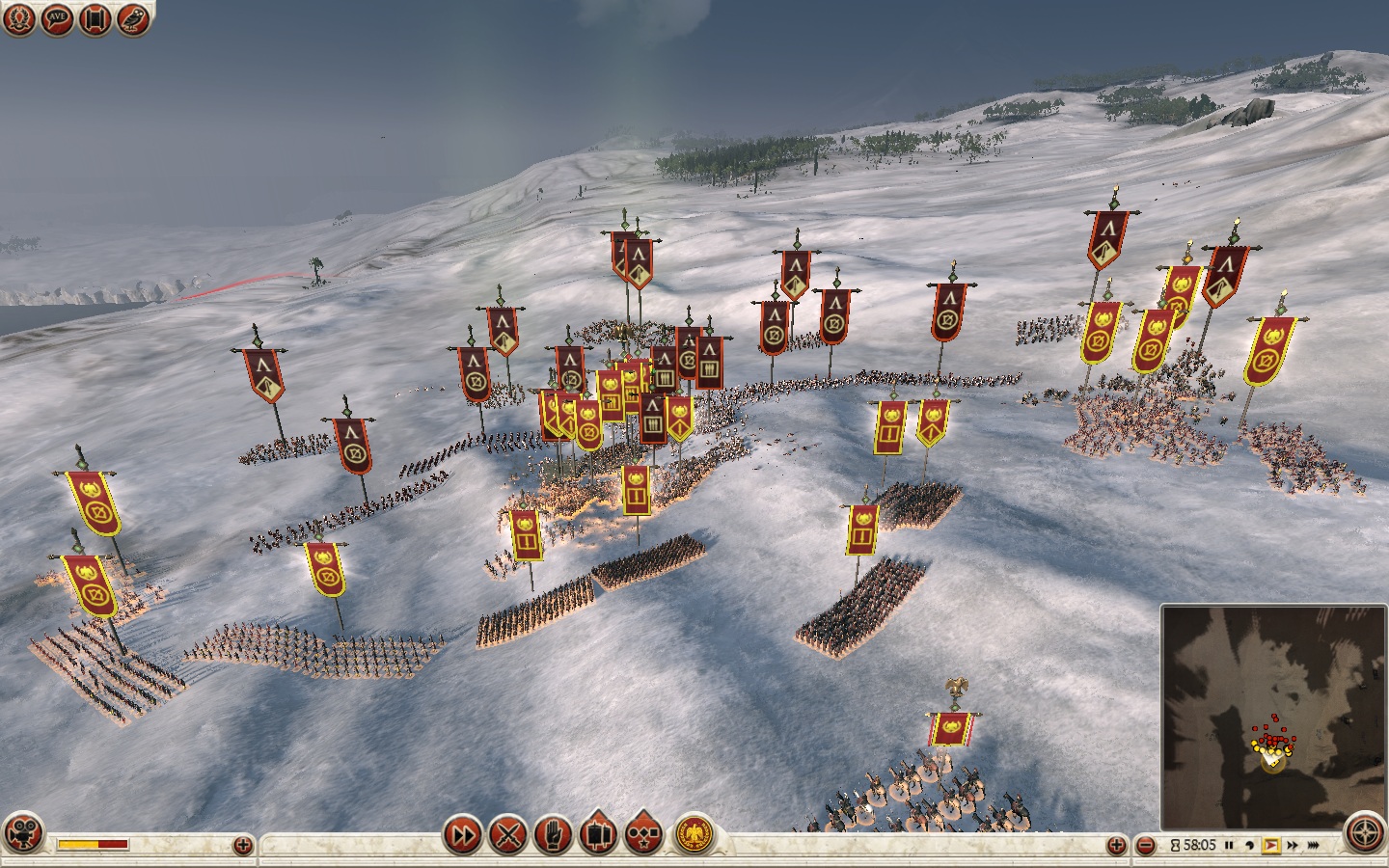The image size is (1389, 868).
Task: Set battle speed to slow motion
Action: point(1249,846)
